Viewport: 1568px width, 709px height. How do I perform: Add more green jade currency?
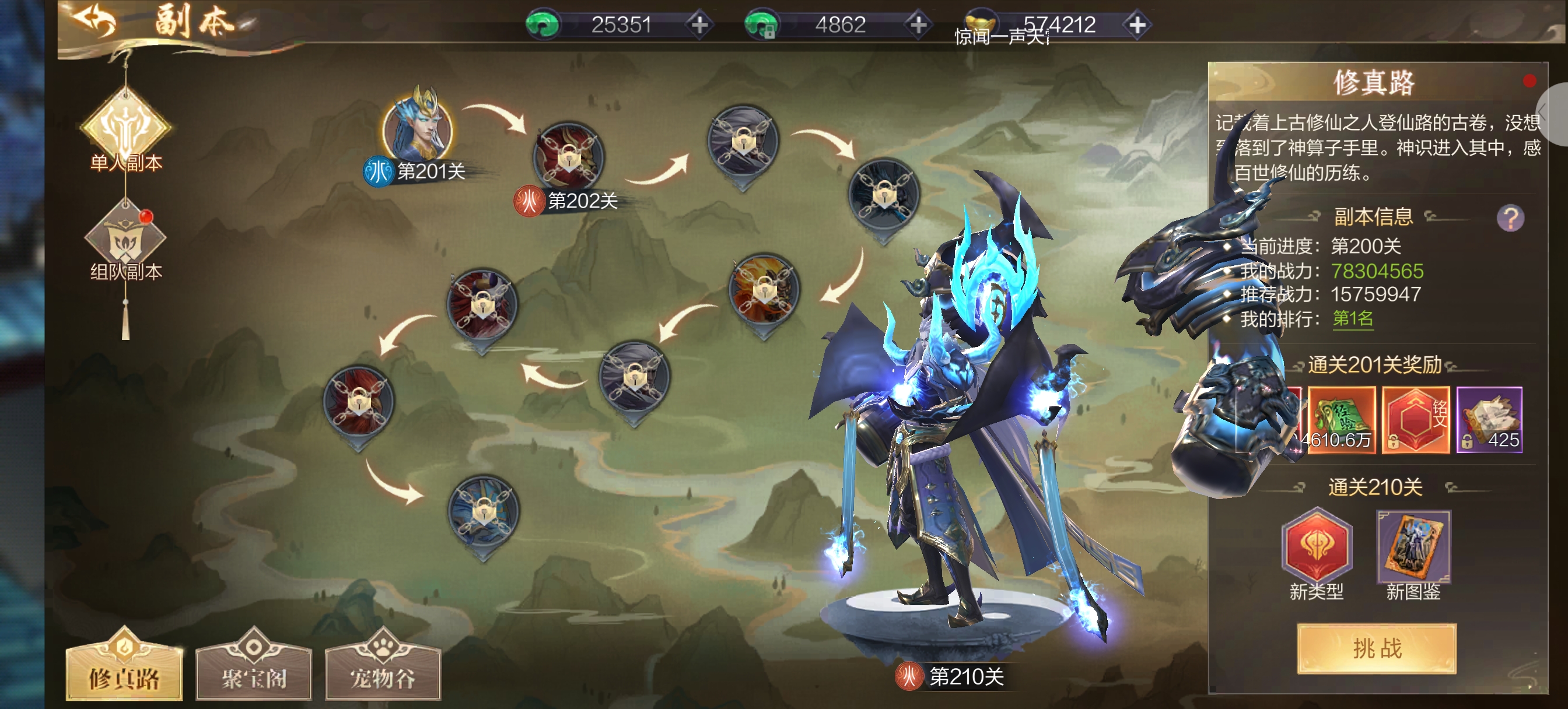[x=699, y=25]
